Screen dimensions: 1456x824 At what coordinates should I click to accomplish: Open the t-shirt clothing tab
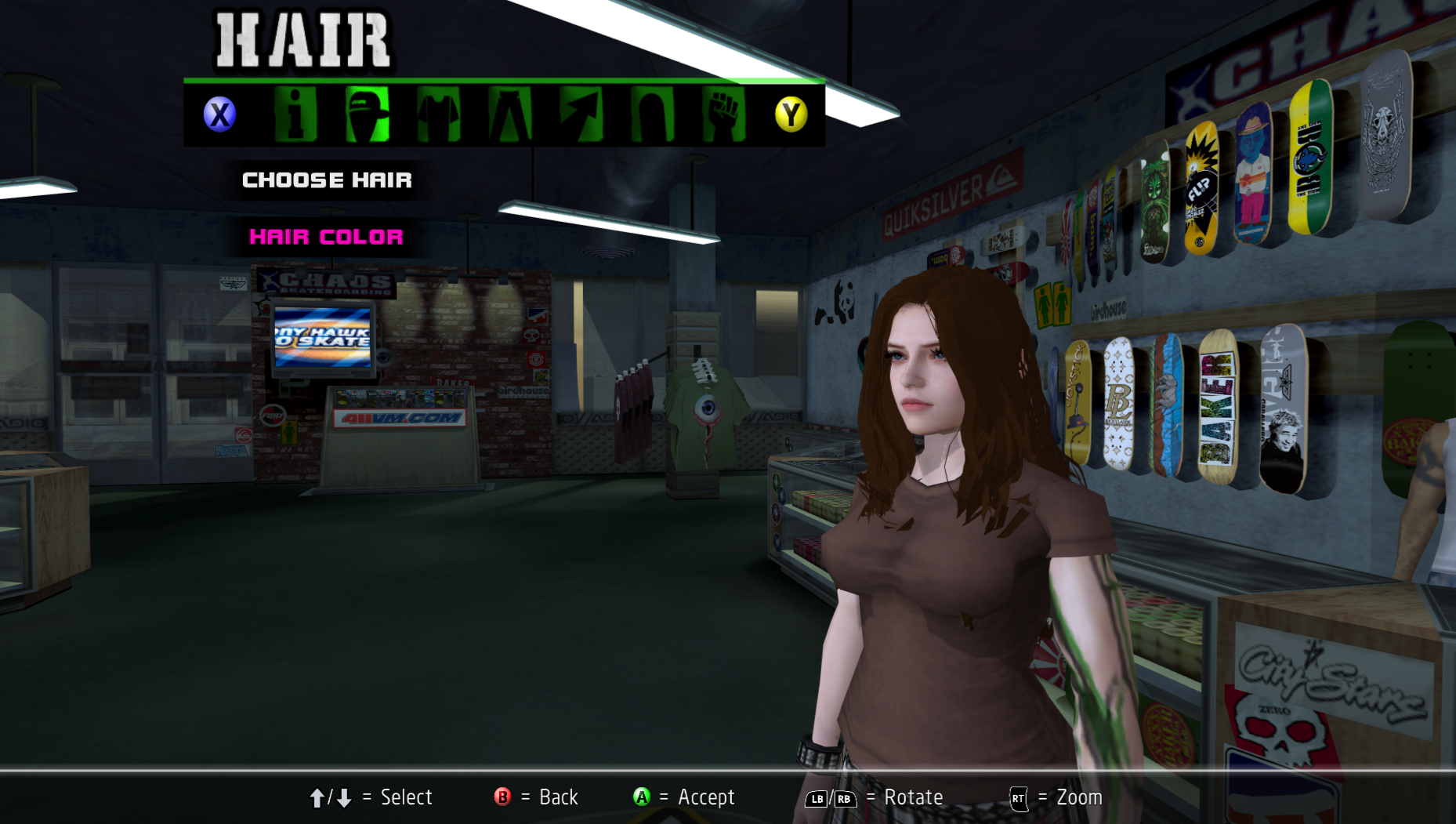[x=438, y=114]
